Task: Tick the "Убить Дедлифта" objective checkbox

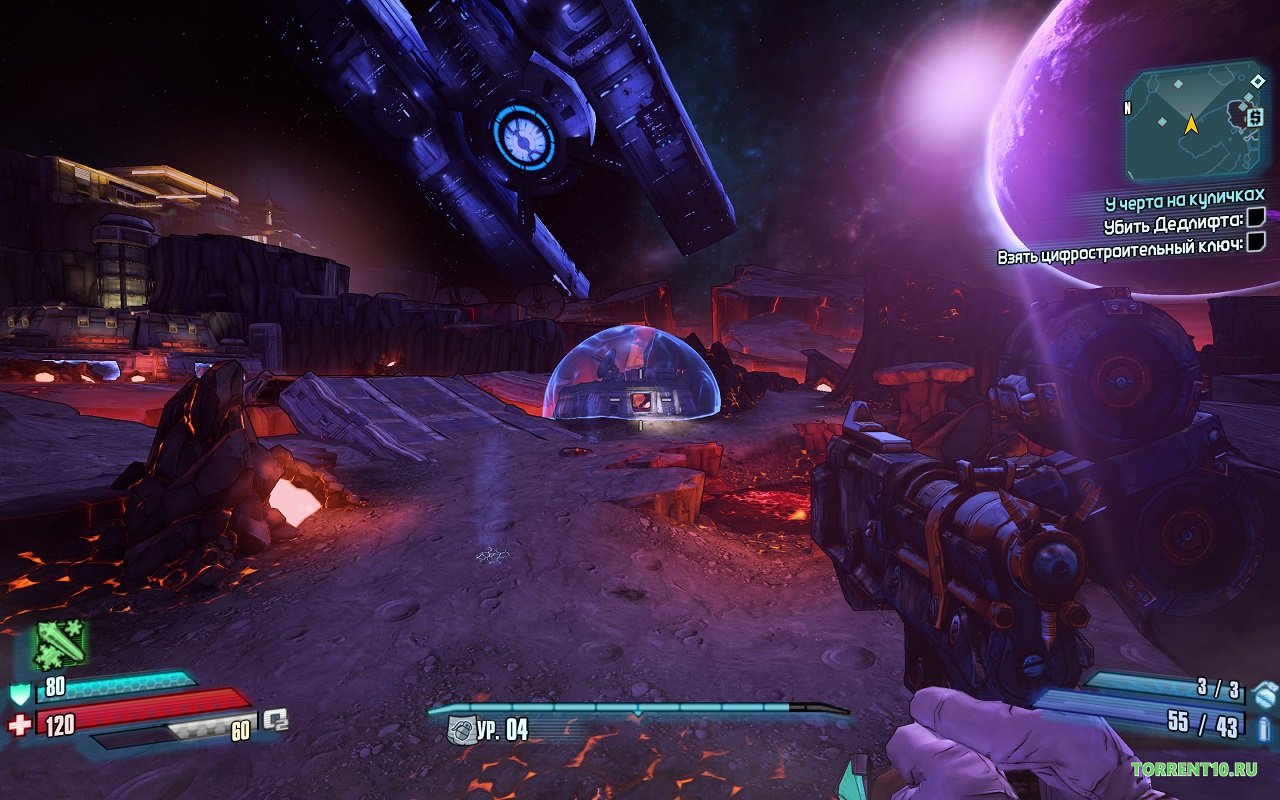Action: (1256, 217)
